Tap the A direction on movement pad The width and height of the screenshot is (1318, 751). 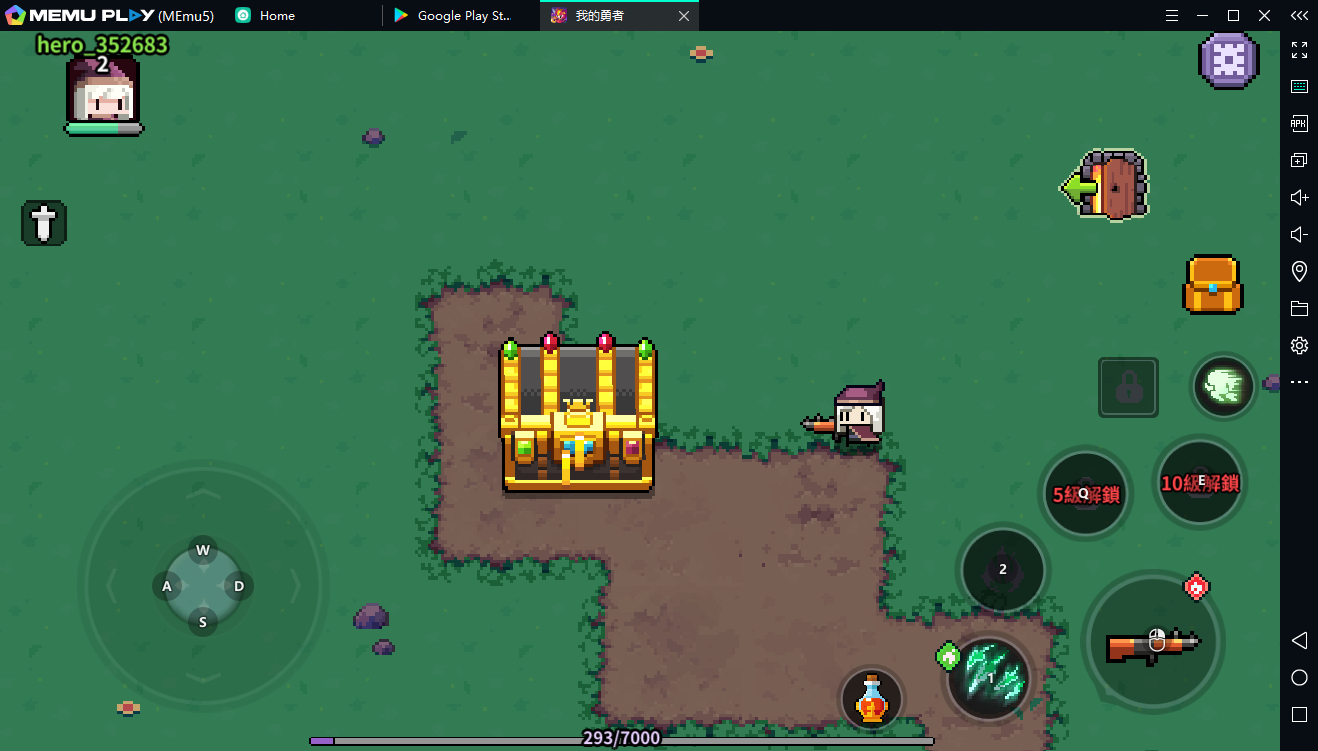[167, 586]
